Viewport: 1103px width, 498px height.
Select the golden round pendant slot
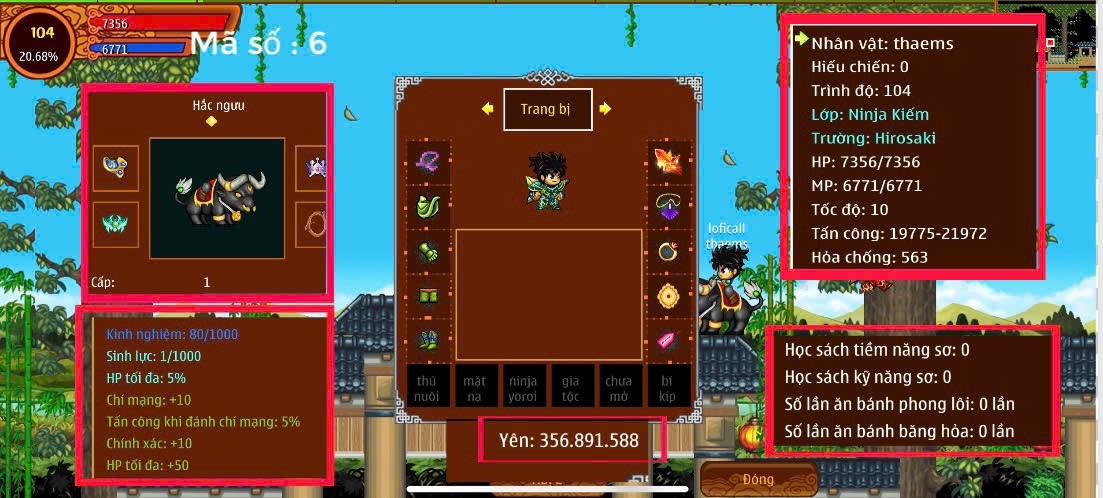pos(668,296)
